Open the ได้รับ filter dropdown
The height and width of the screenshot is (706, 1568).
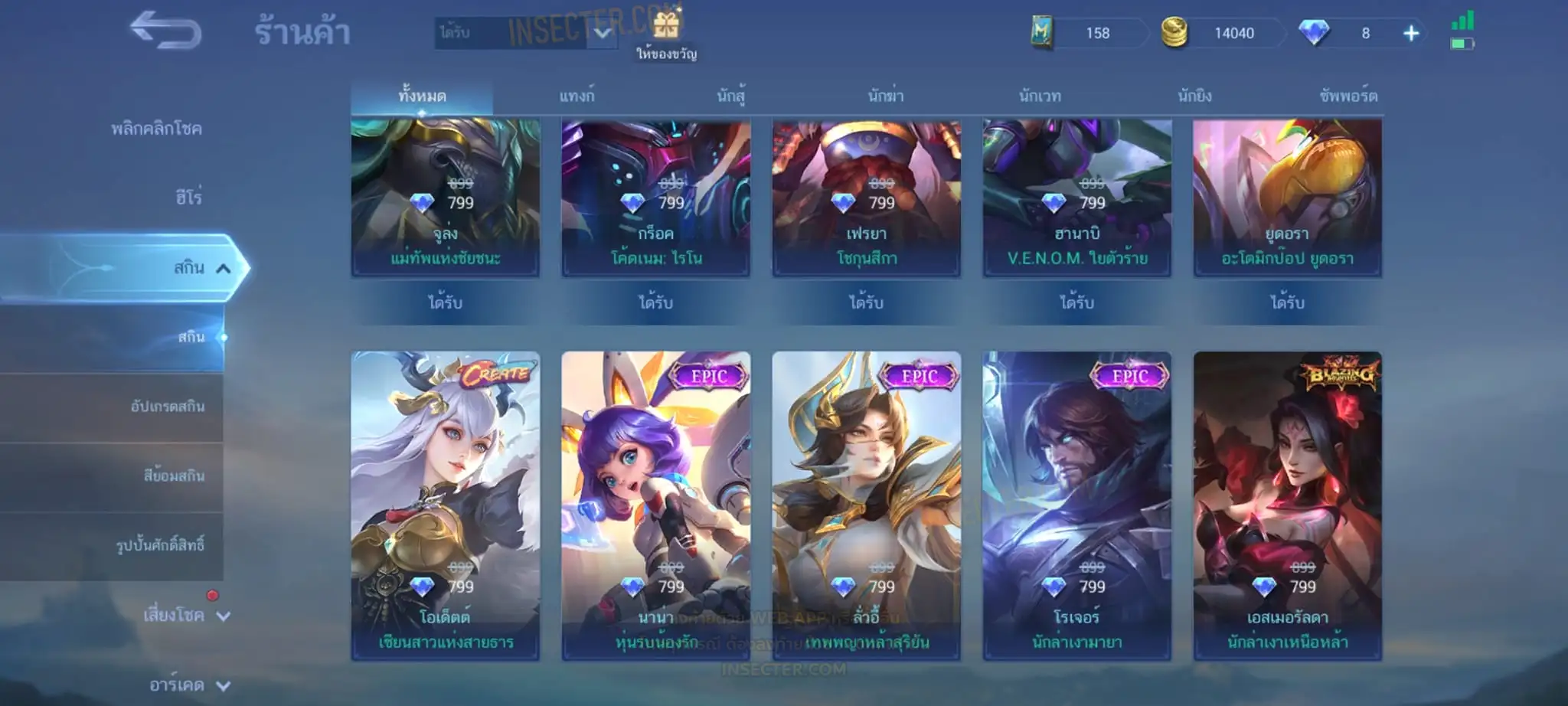527,33
